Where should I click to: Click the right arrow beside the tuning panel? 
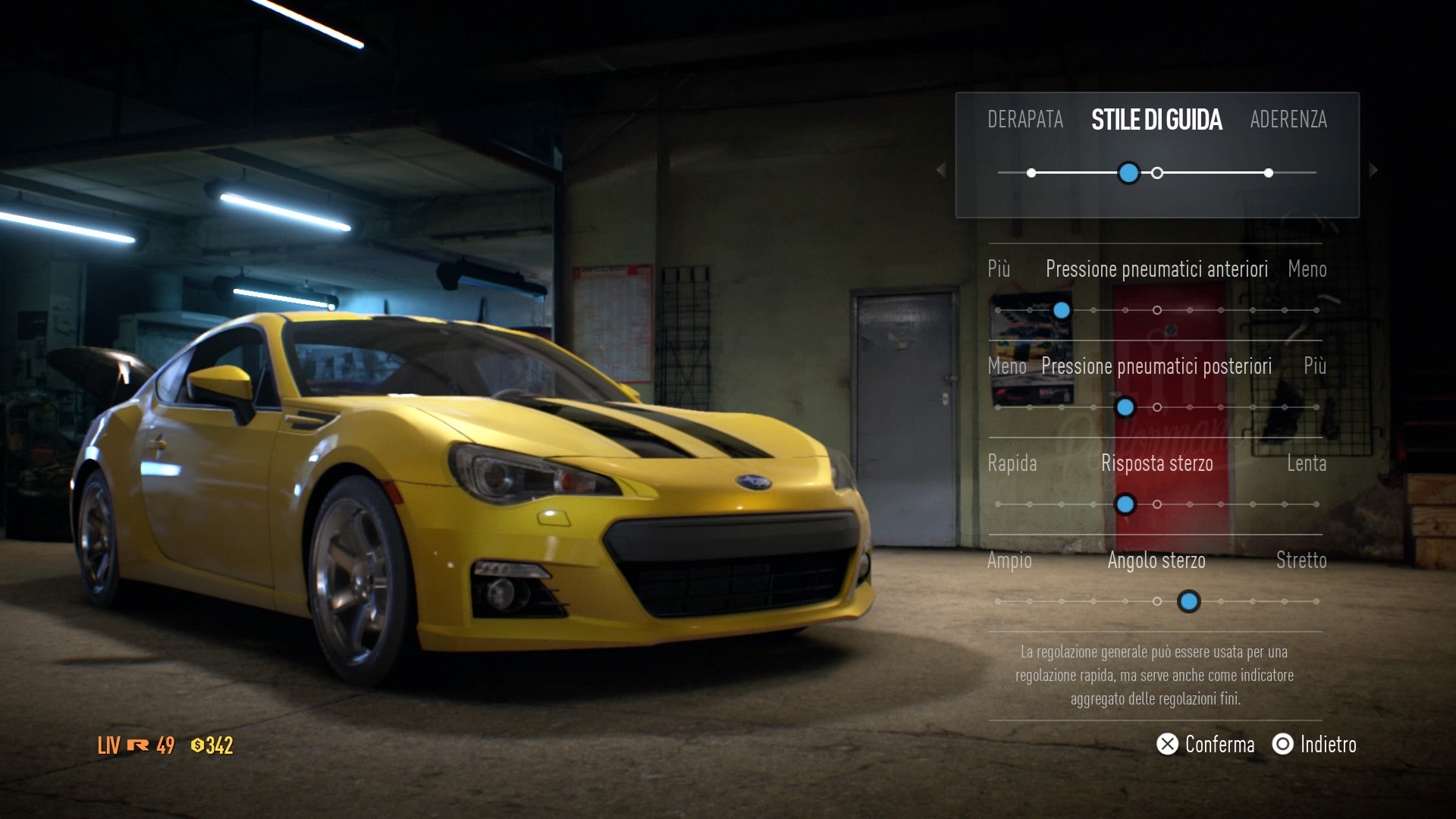pos(1373,170)
